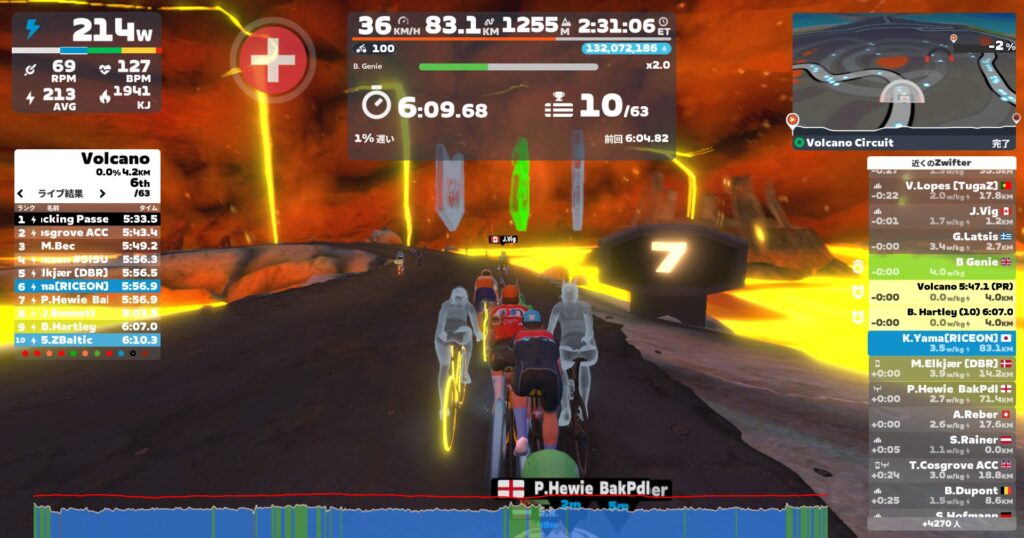Choose S.Rainer from nearby Zwifters

(941, 445)
